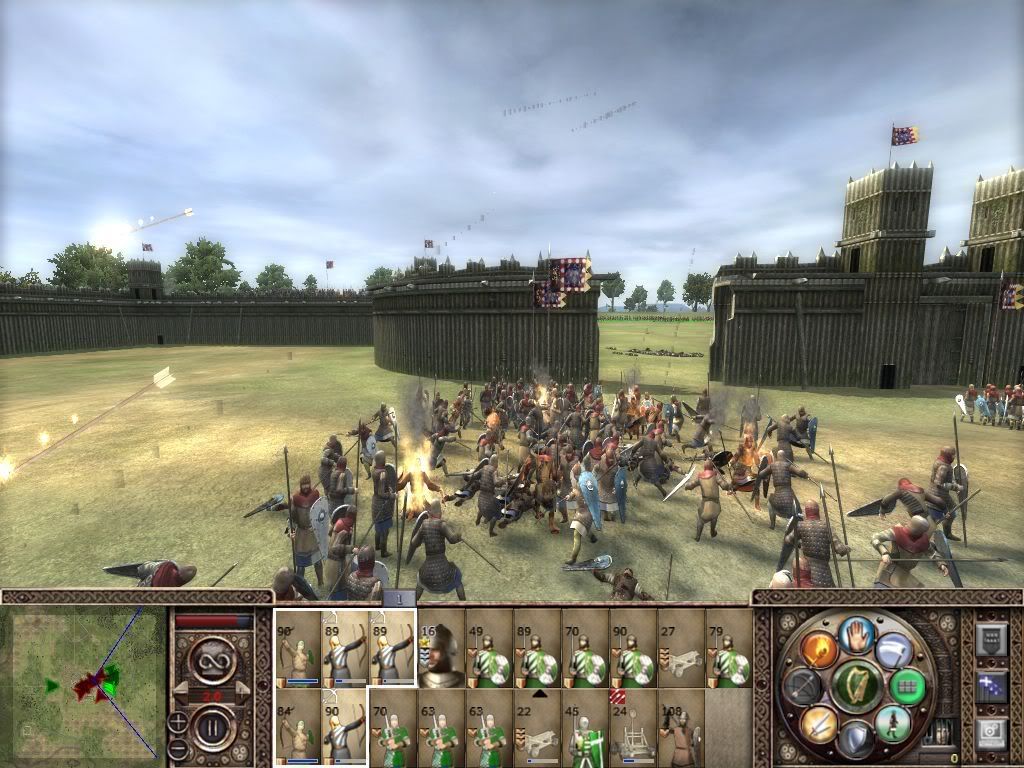
Task: Toggle the run mode running-man icon
Action: pyautogui.click(x=892, y=723)
